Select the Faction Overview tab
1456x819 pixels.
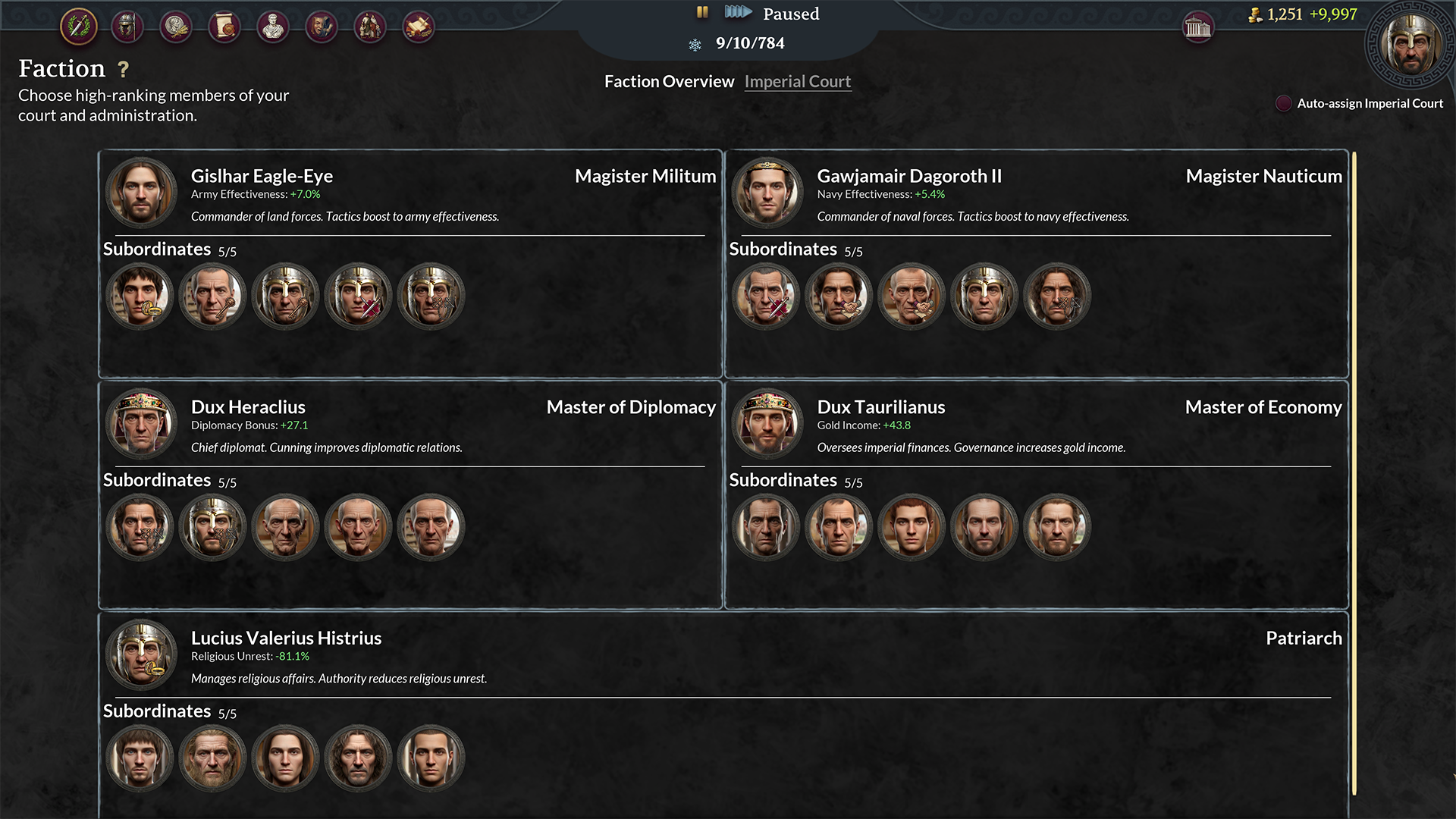tap(669, 81)
